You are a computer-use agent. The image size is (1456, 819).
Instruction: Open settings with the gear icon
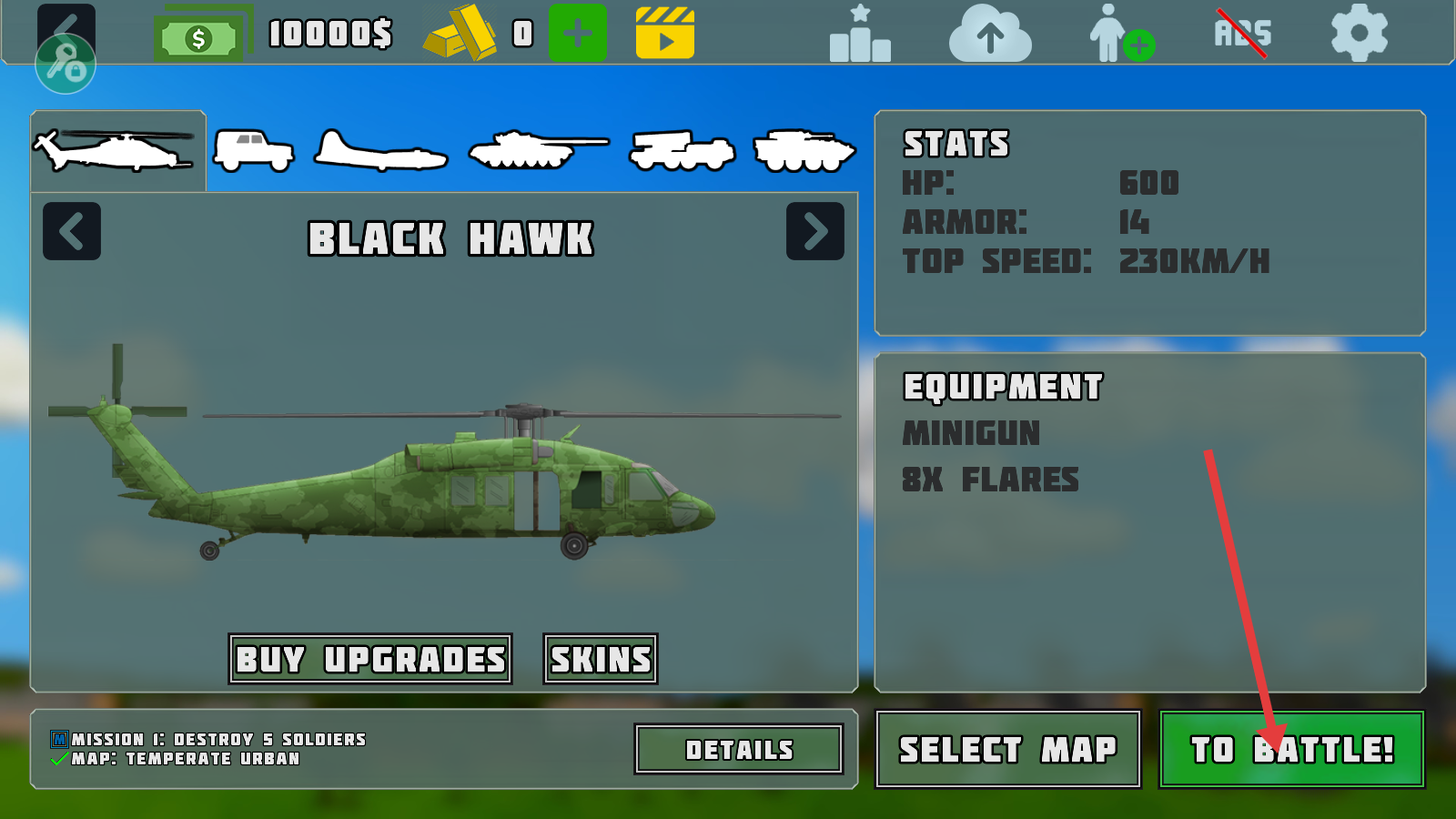[x=1359, y=34]
